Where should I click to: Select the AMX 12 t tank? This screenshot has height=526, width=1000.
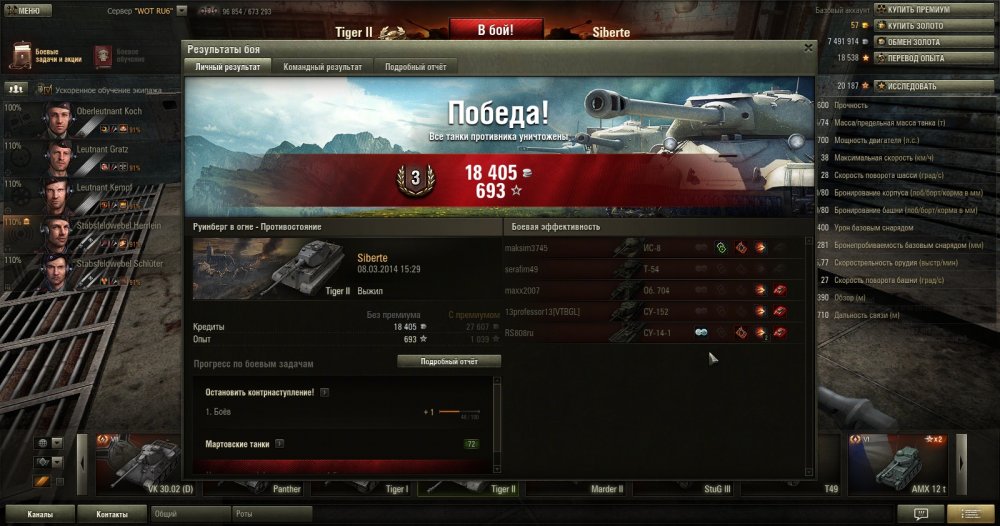896,464
